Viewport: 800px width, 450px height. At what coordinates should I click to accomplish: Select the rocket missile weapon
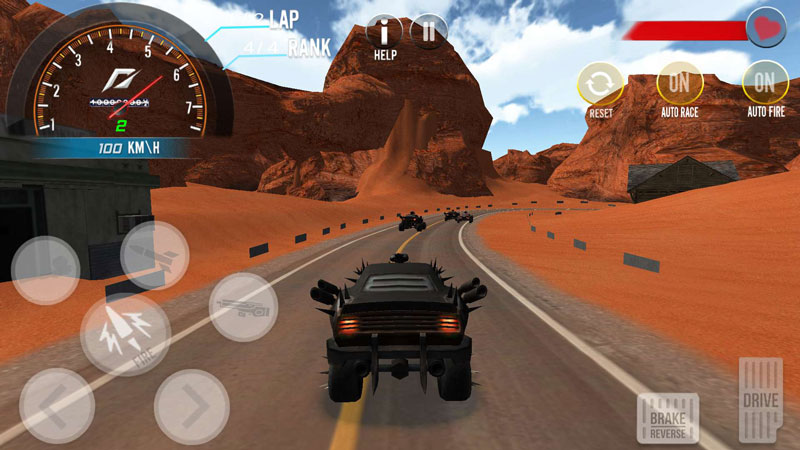[155, 255]
